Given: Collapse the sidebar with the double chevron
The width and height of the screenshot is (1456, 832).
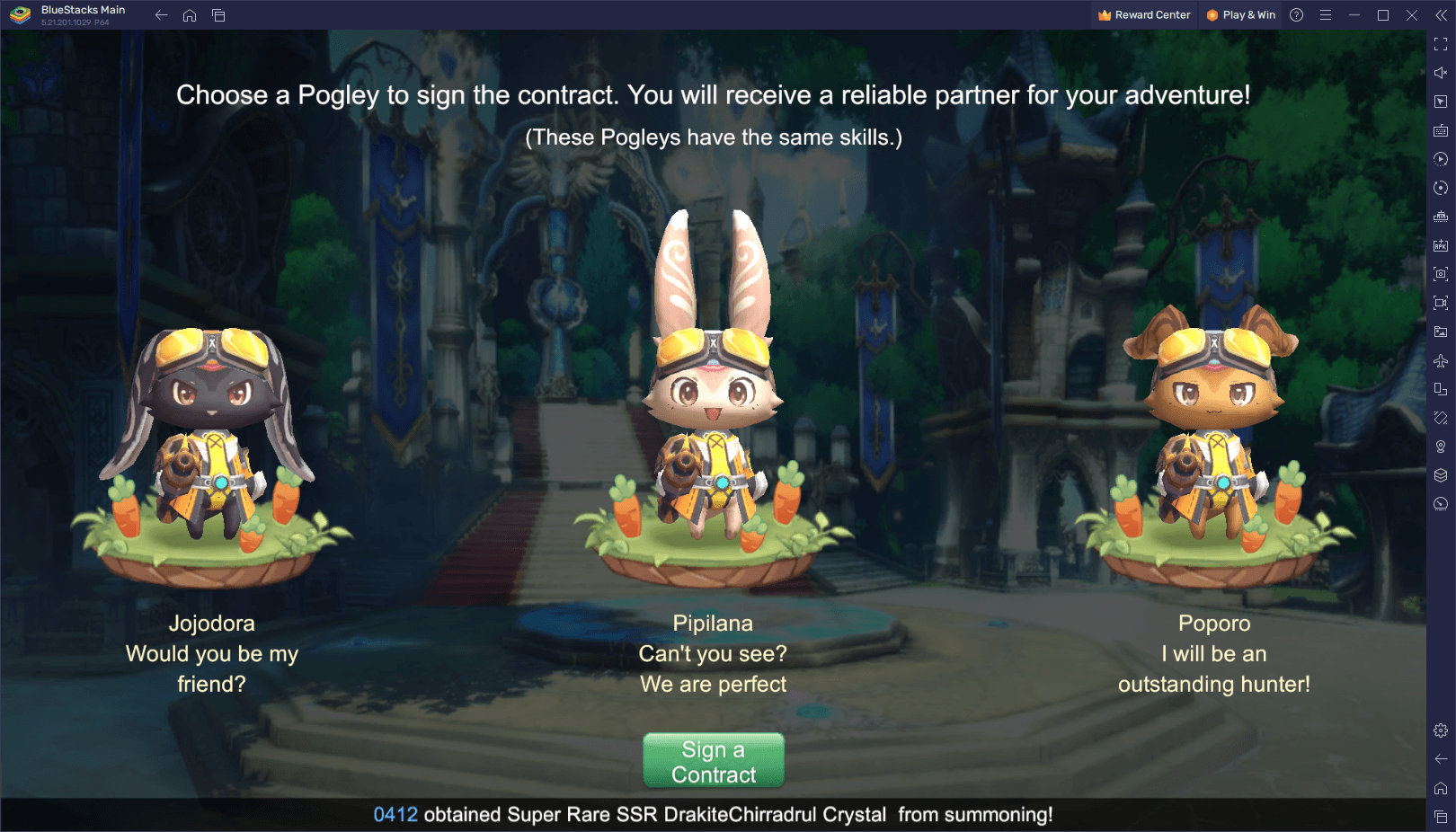Looking at the screenshot, I should point(1443,15).
